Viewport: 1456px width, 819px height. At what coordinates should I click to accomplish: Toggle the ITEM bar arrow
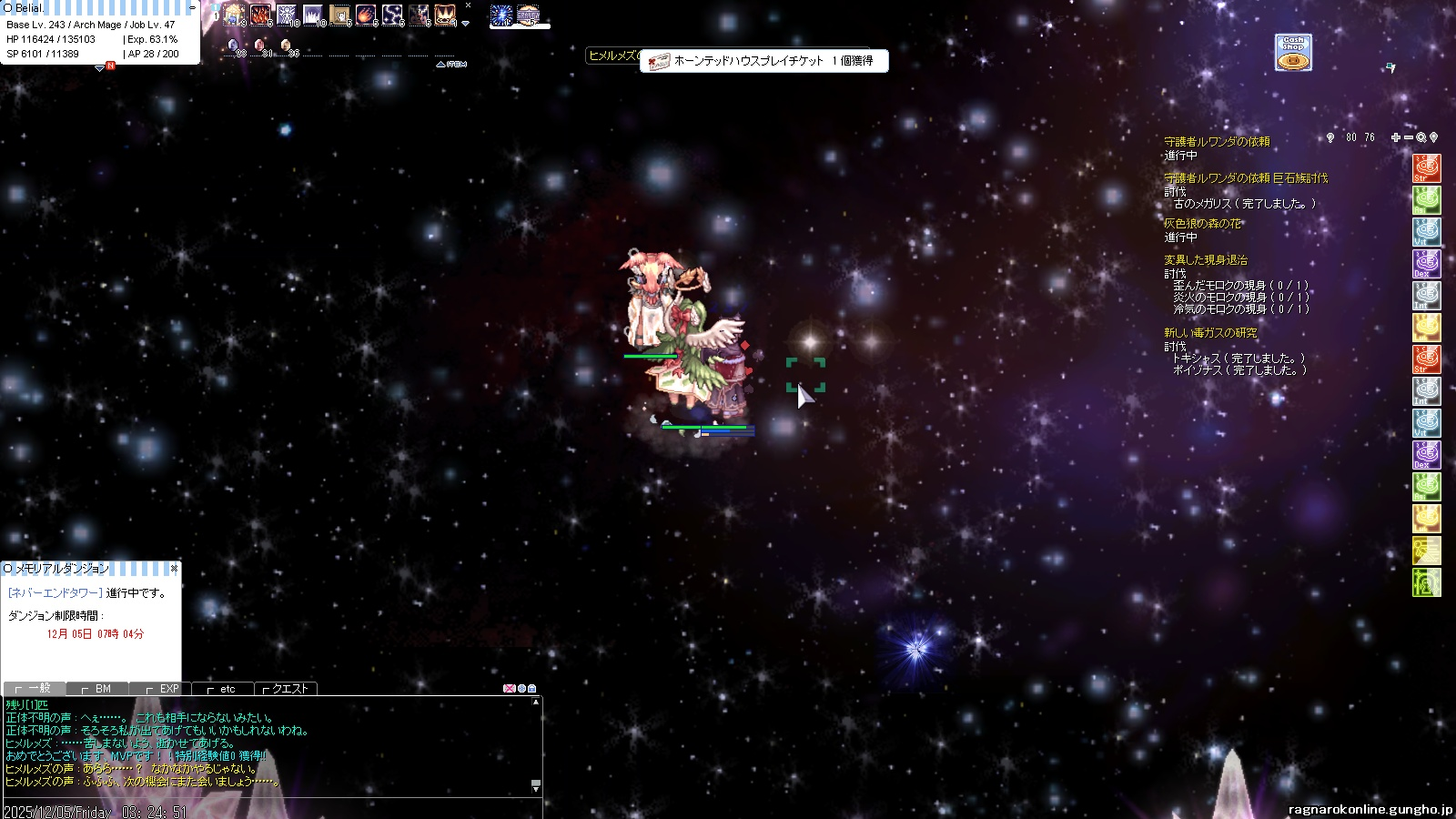click(x=441, y=65)
